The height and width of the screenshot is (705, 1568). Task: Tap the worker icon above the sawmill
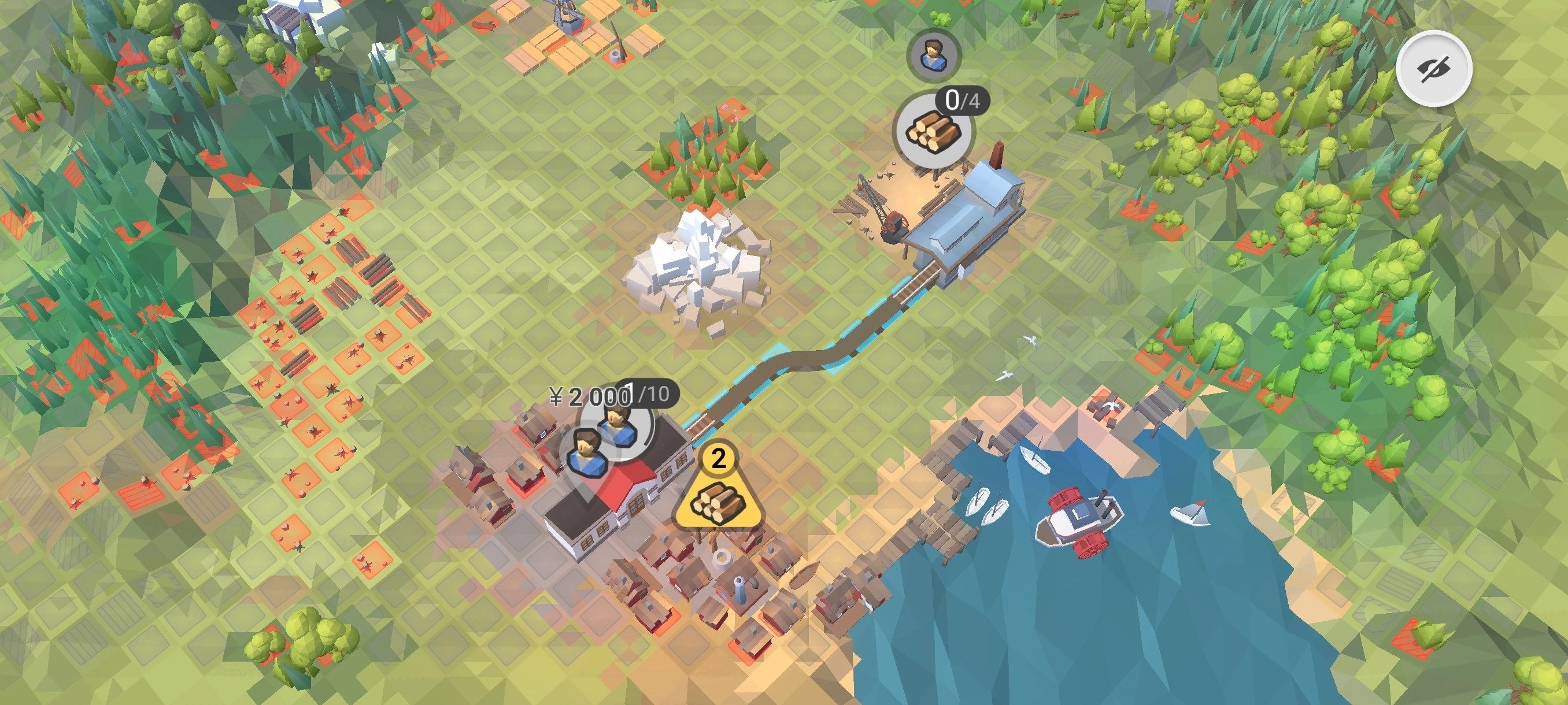932,55
